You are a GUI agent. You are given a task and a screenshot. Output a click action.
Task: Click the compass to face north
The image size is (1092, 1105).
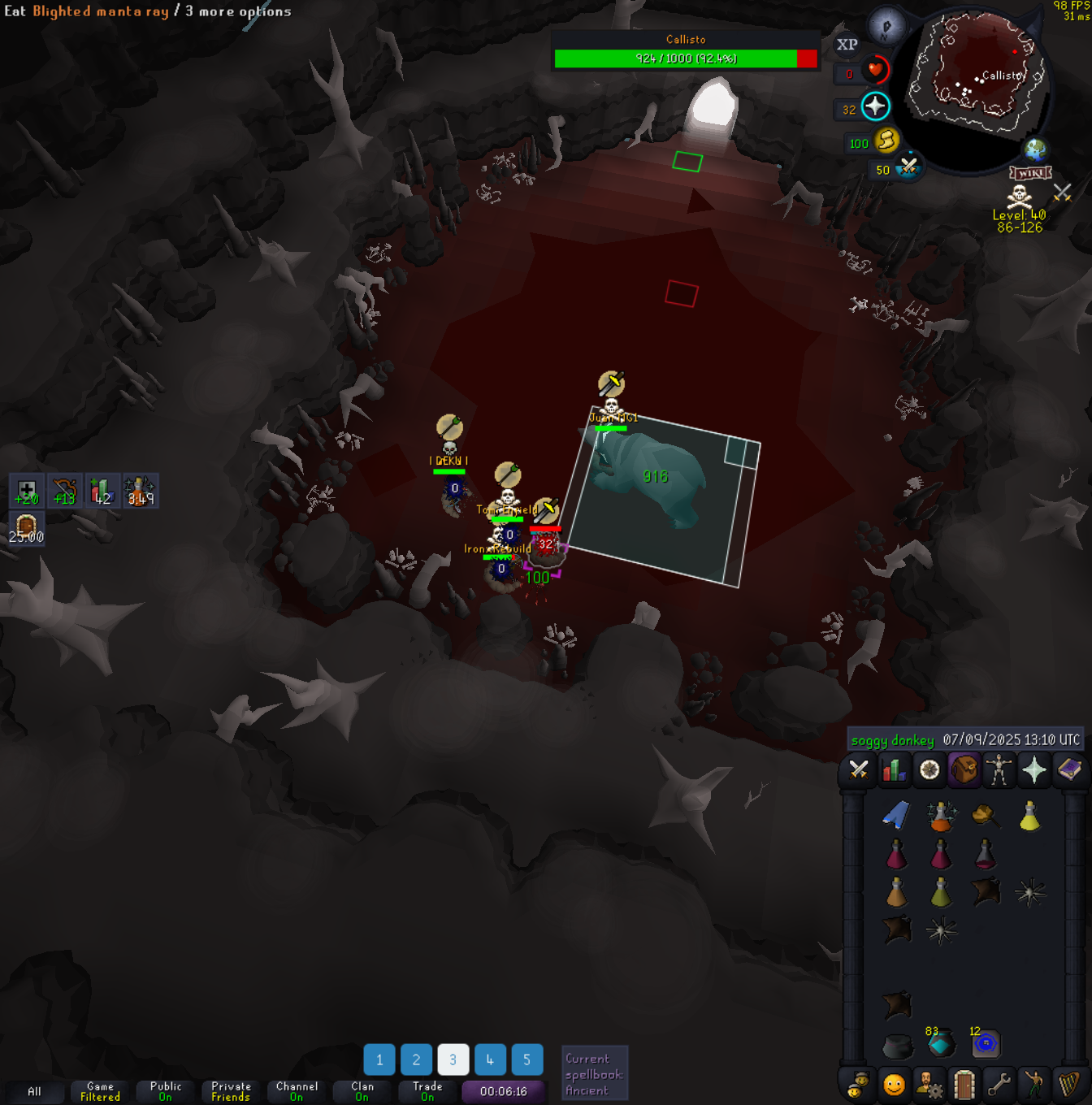(886, 27)
